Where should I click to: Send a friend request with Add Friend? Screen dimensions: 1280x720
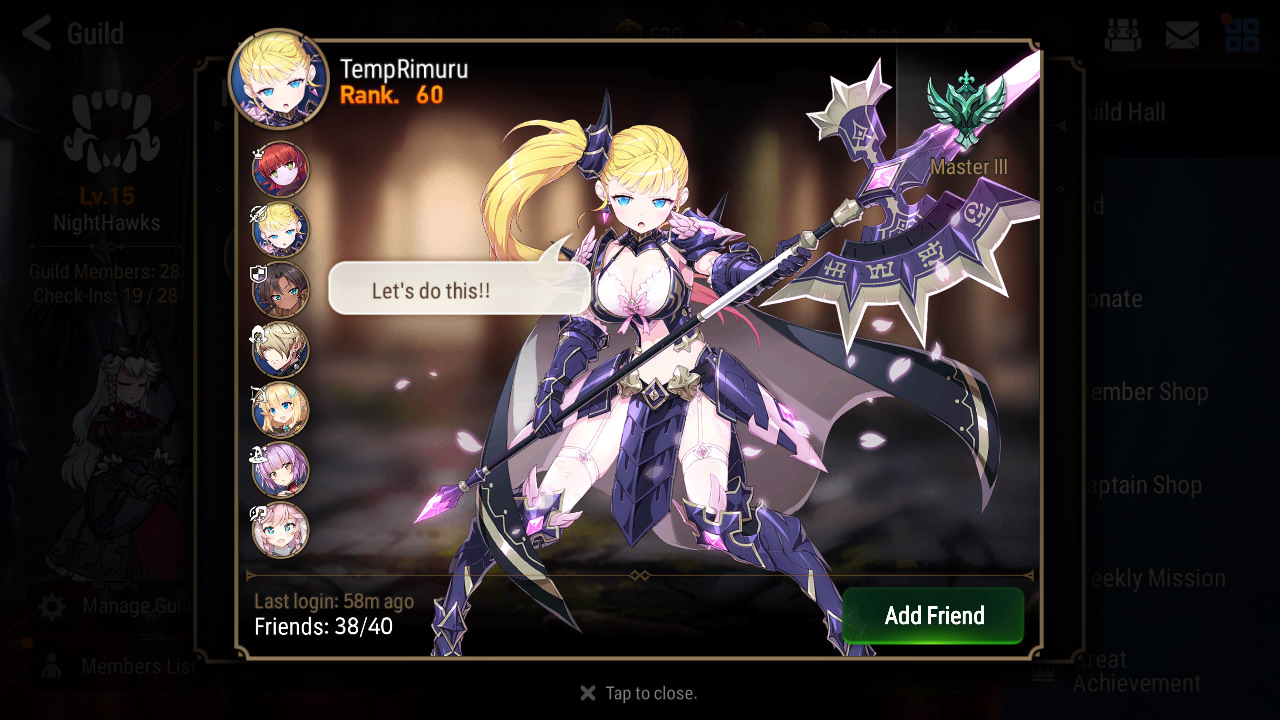click(x=933, y=615)
